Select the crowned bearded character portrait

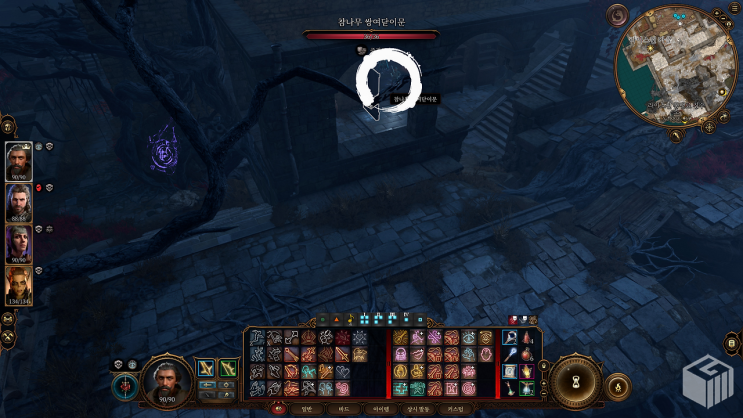pyautogui.click(x=19, y=159)
